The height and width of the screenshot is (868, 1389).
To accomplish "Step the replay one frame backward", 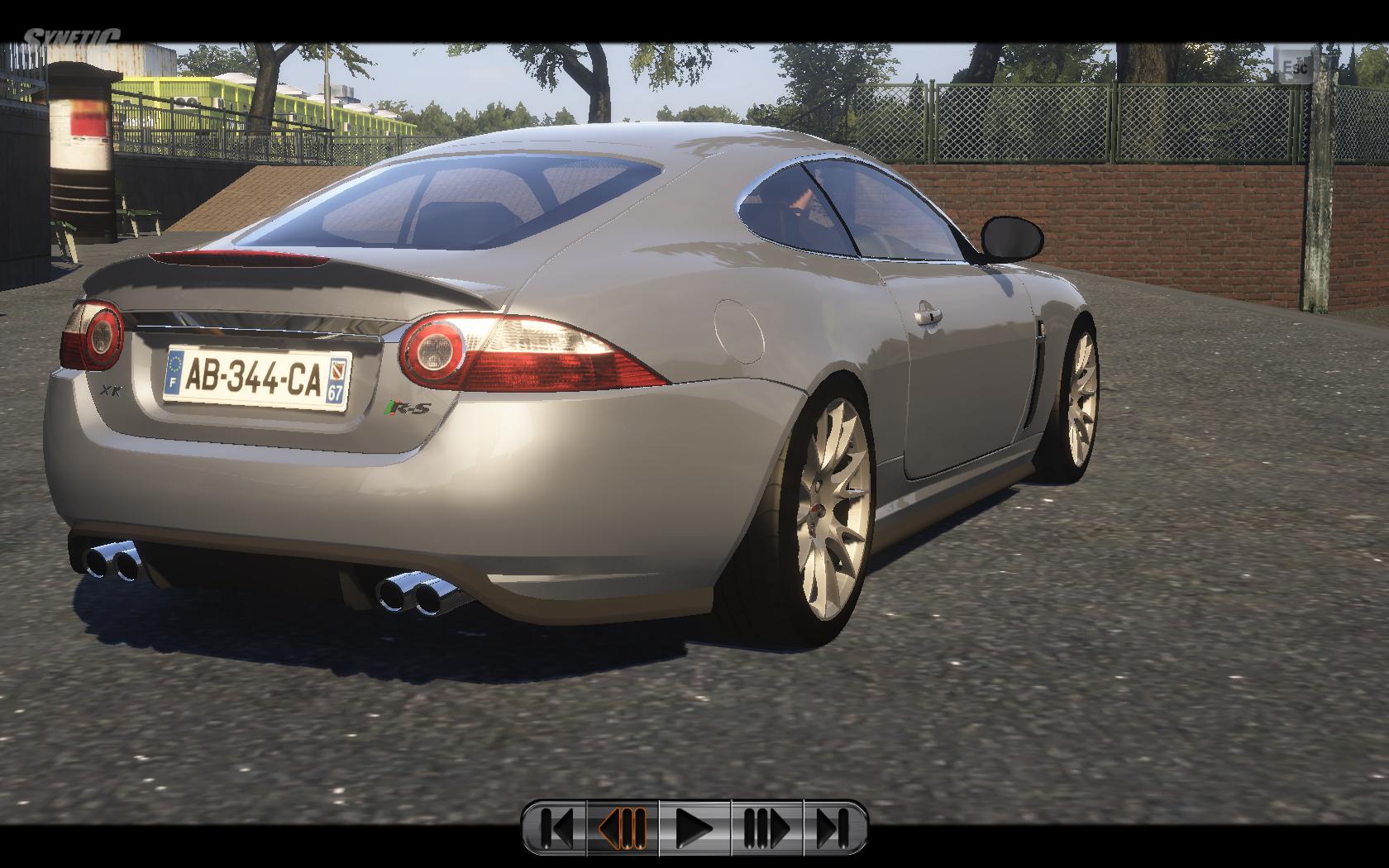I will (x=623, y=827).
